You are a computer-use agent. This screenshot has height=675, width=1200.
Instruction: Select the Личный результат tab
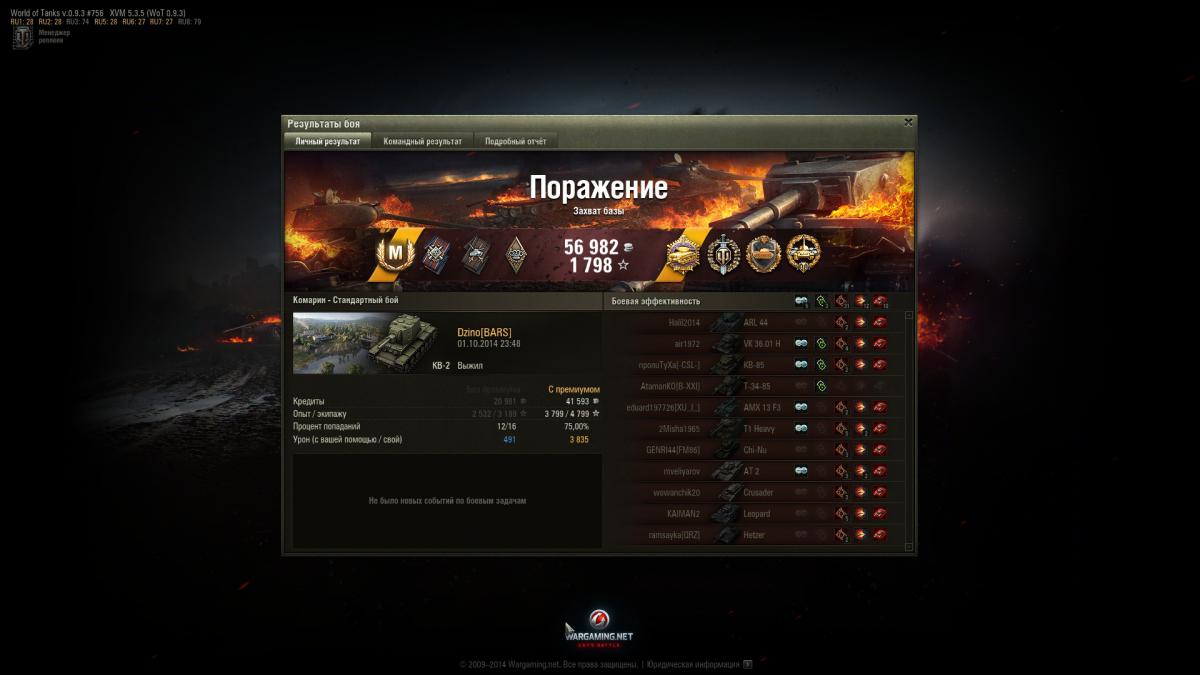328,141
